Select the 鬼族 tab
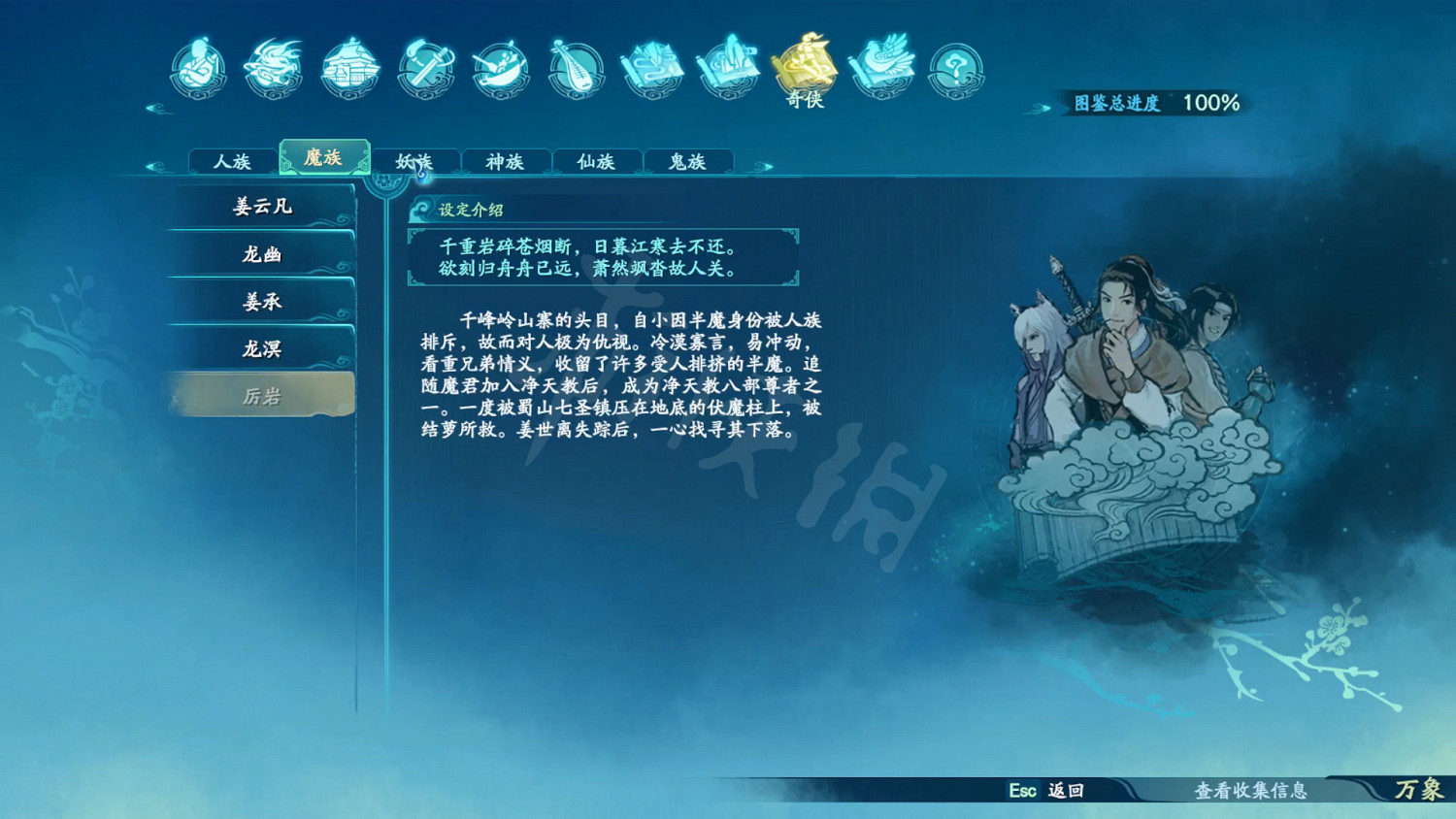1456x819 pixels. click(687, 161)
